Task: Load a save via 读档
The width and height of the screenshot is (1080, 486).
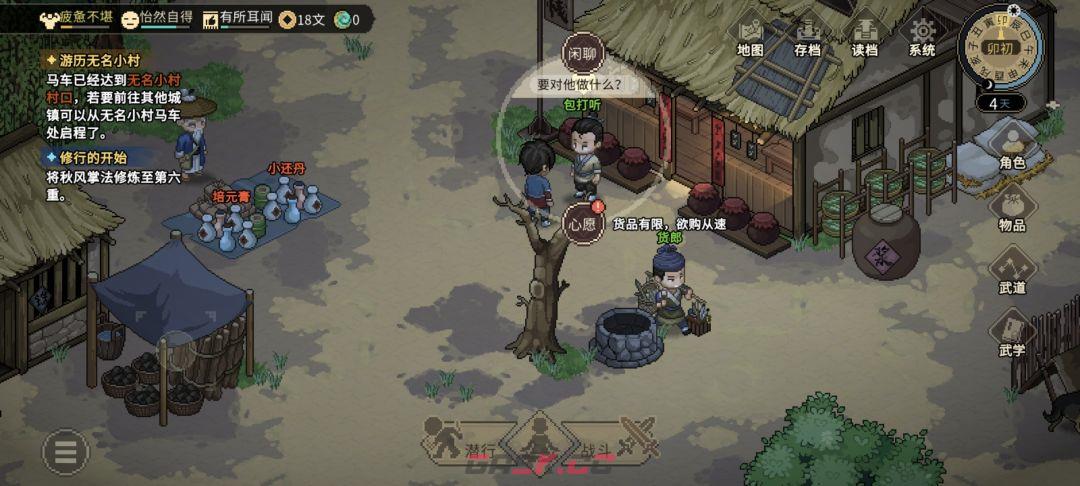Action: click(864, 37)
